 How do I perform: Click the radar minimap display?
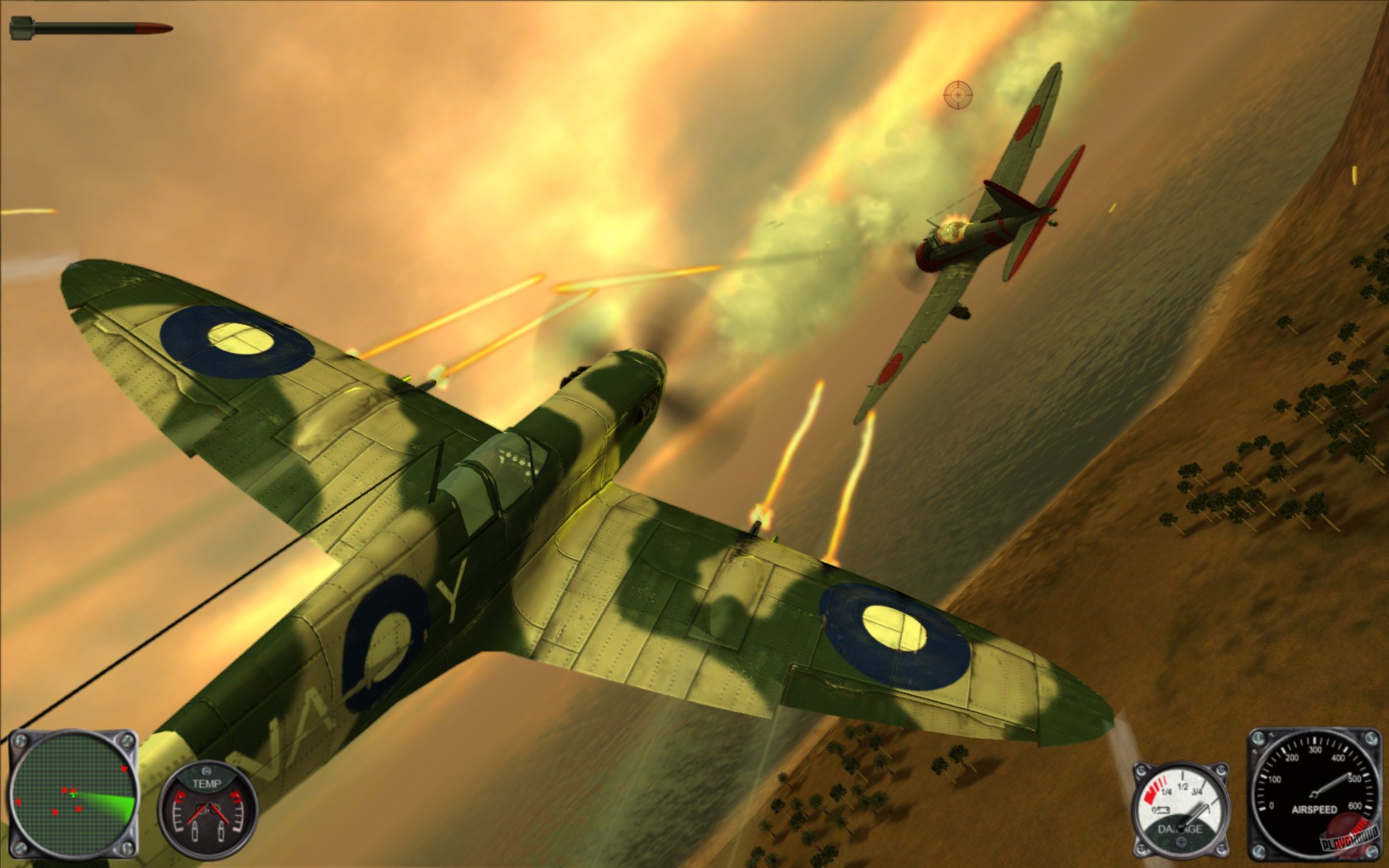(74, 792)
